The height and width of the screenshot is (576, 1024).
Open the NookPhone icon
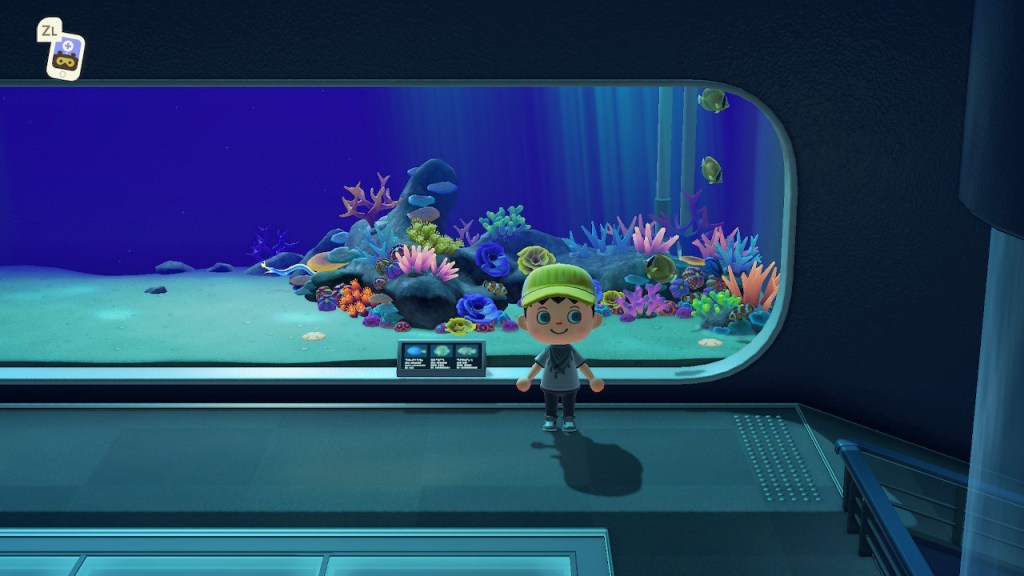point(66,56)
